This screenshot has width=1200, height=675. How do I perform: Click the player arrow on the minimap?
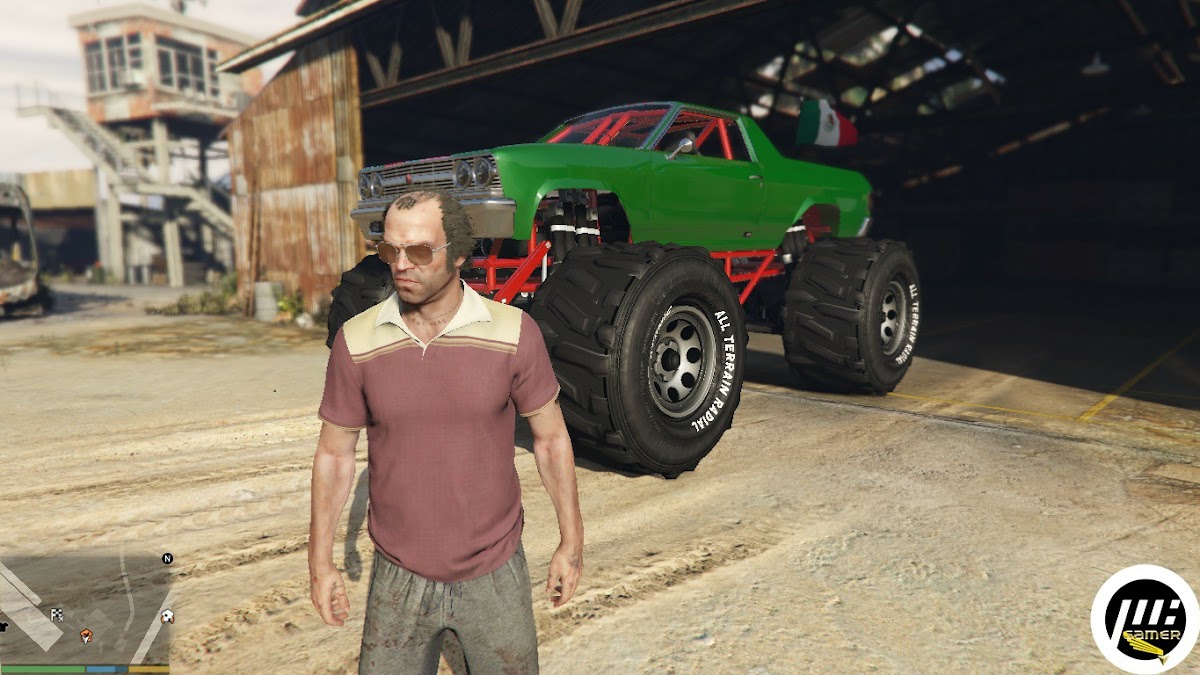(86, 635)
